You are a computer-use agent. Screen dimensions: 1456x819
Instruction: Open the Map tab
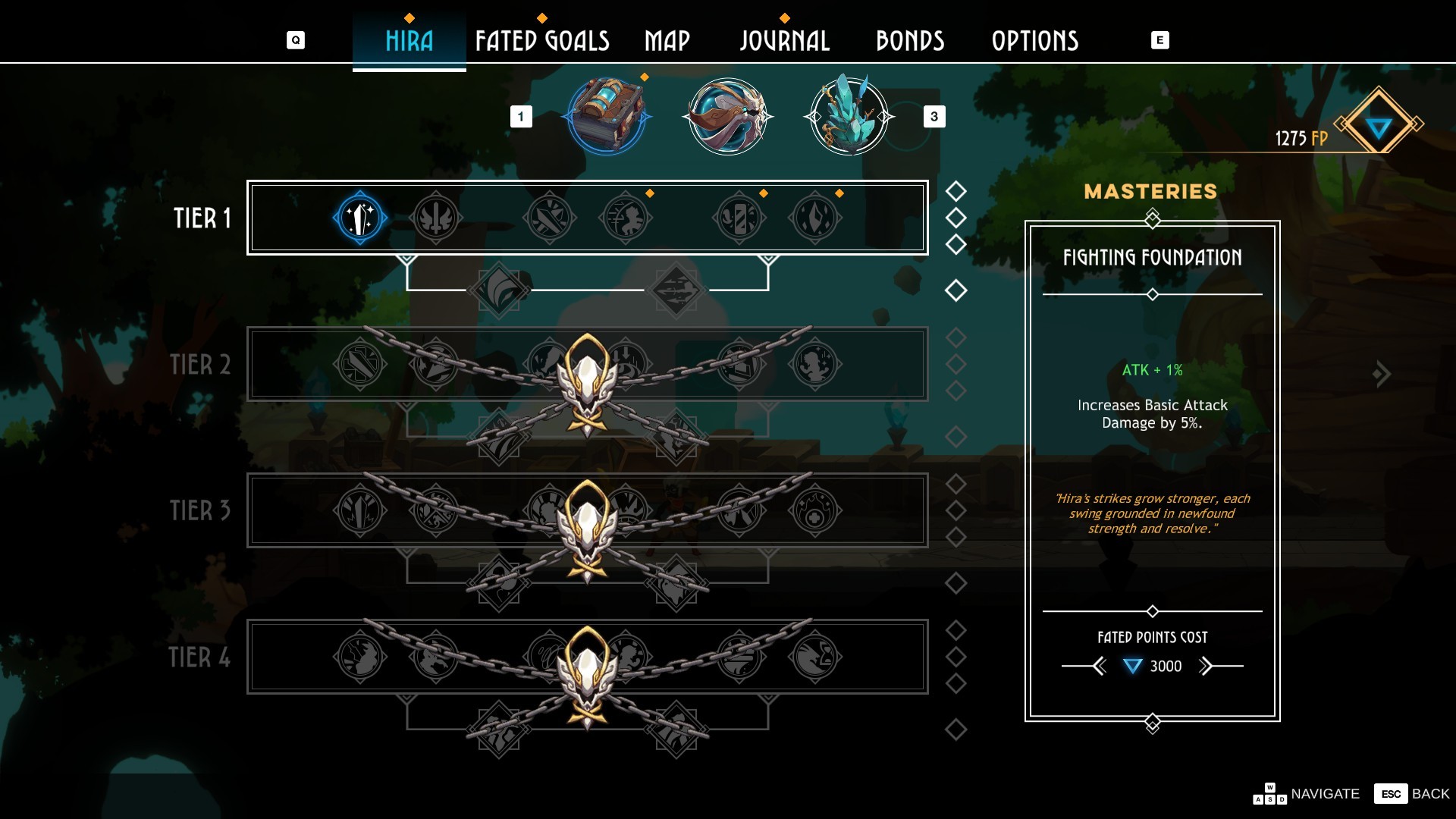(x=667, y=41)
